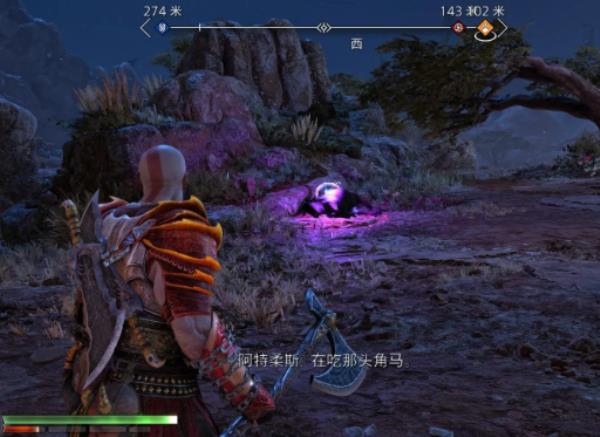Select the dark red compass marker
This screenshot has height=437, width=600.
[x=458, y=28]
